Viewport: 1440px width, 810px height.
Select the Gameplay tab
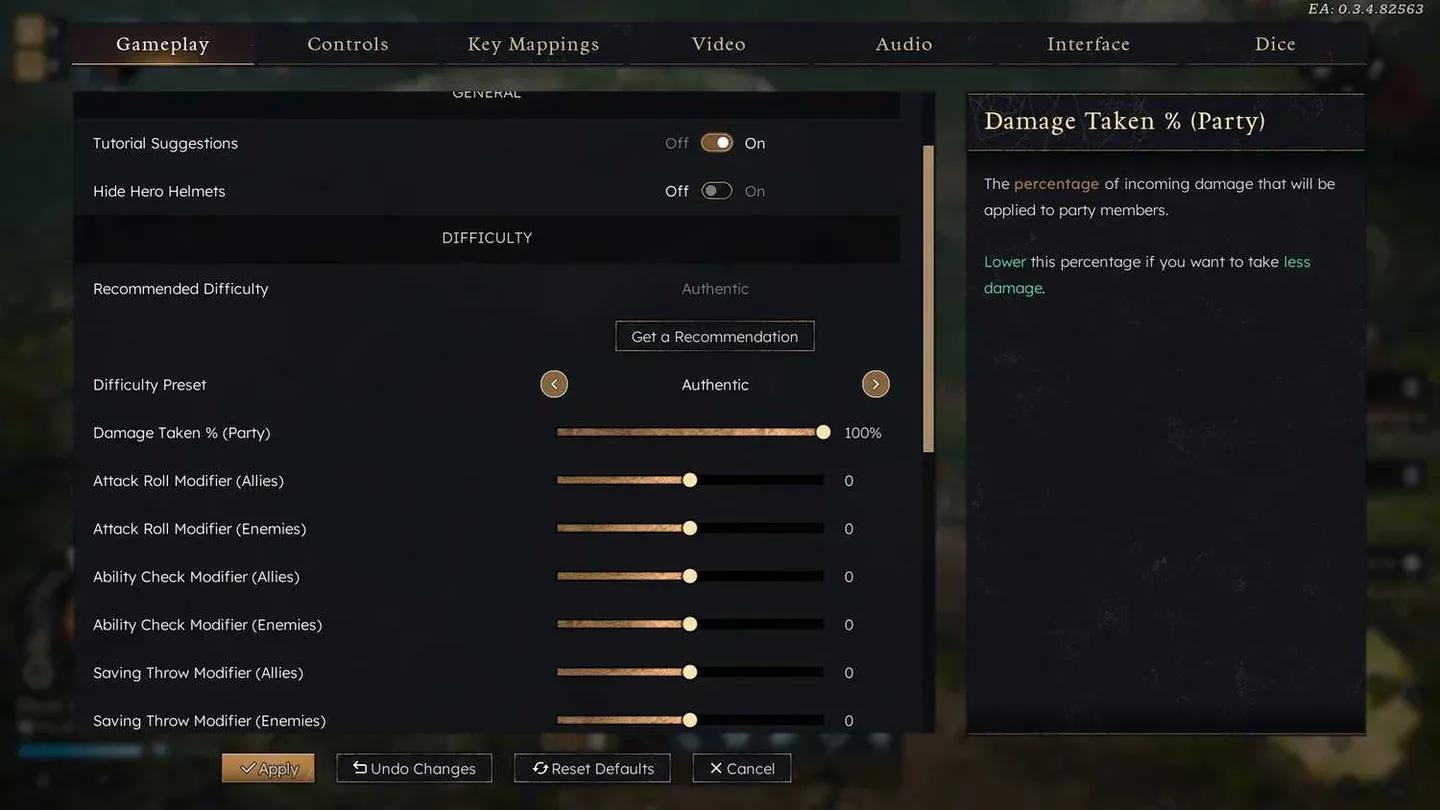click(x=162, y=44)
